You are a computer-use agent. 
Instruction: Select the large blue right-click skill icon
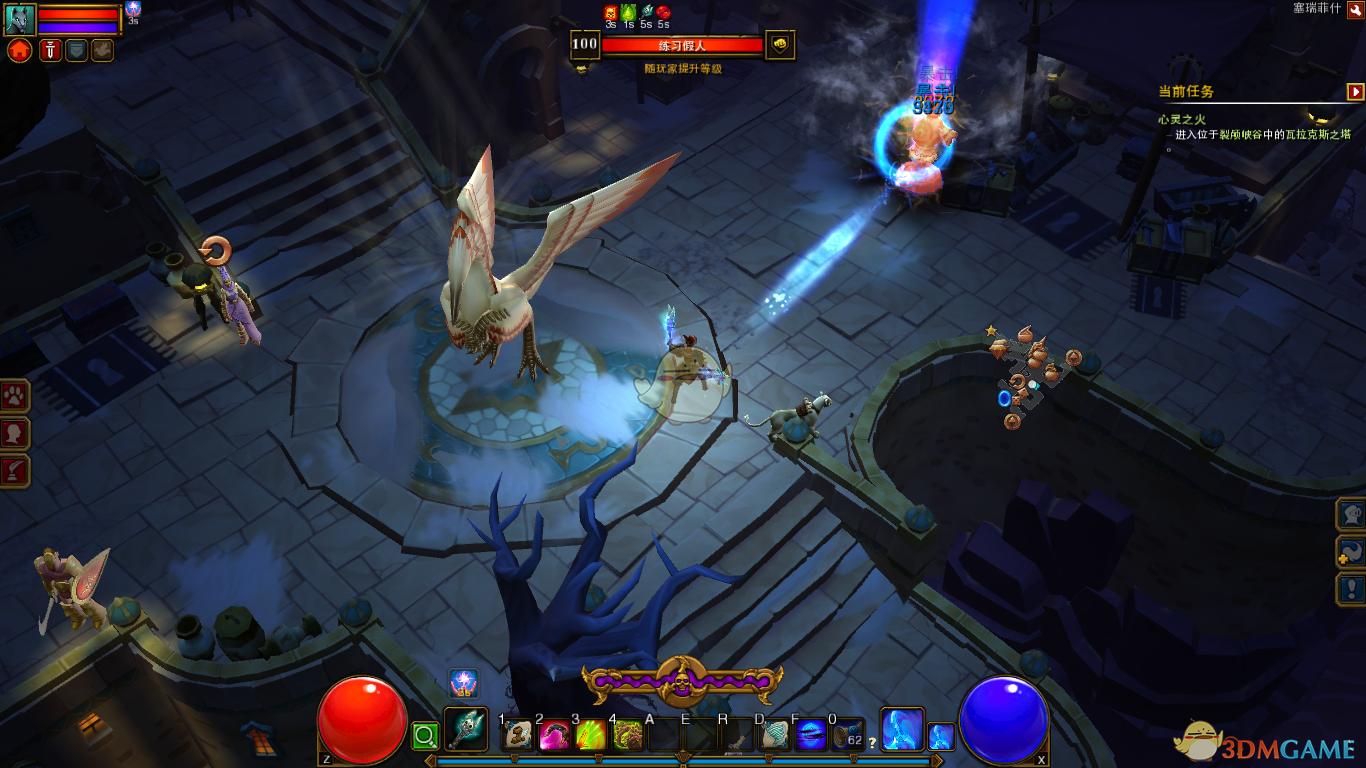(901, 729)
